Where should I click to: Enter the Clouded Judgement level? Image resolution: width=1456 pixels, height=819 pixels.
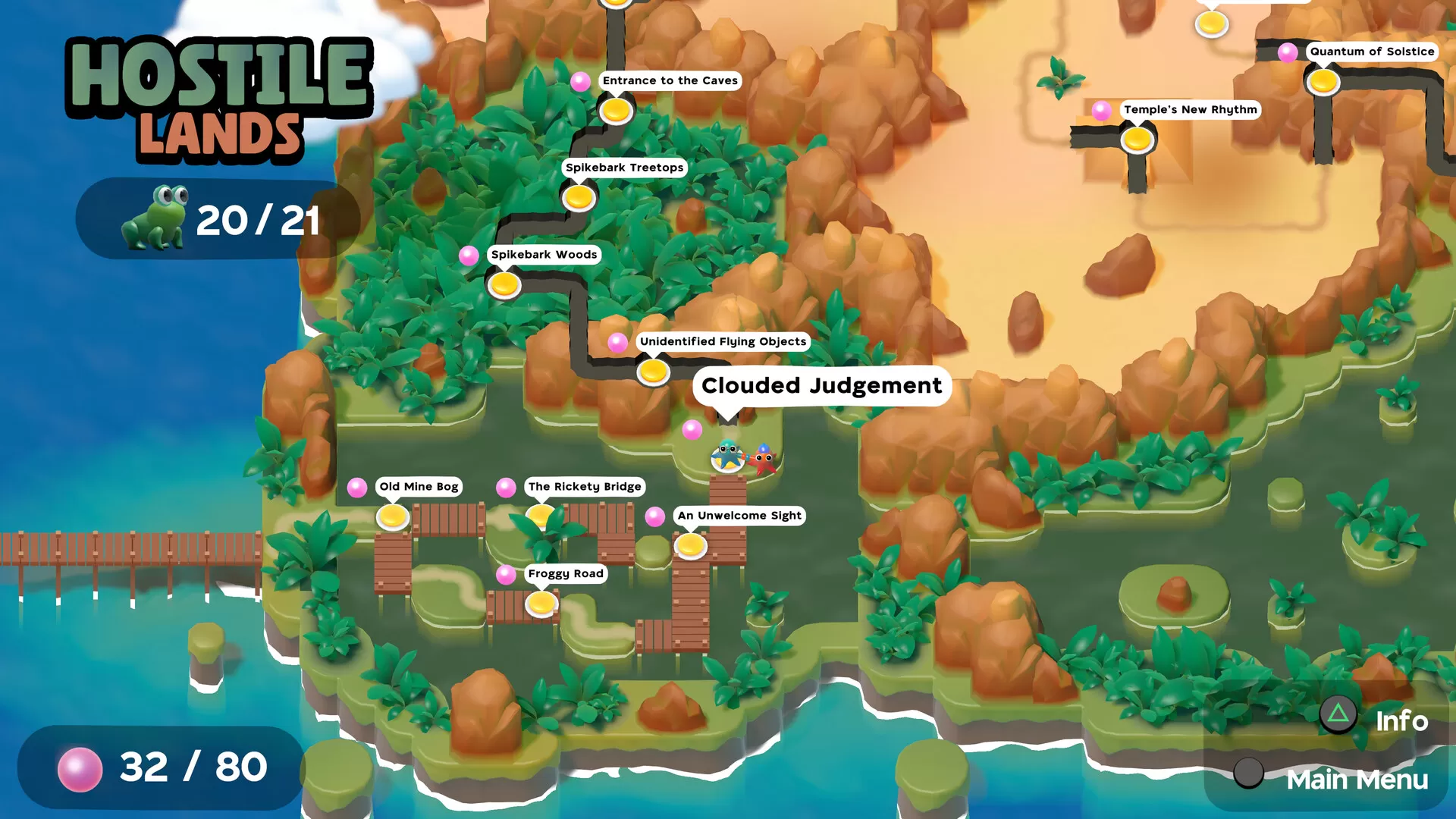(728, 457)
